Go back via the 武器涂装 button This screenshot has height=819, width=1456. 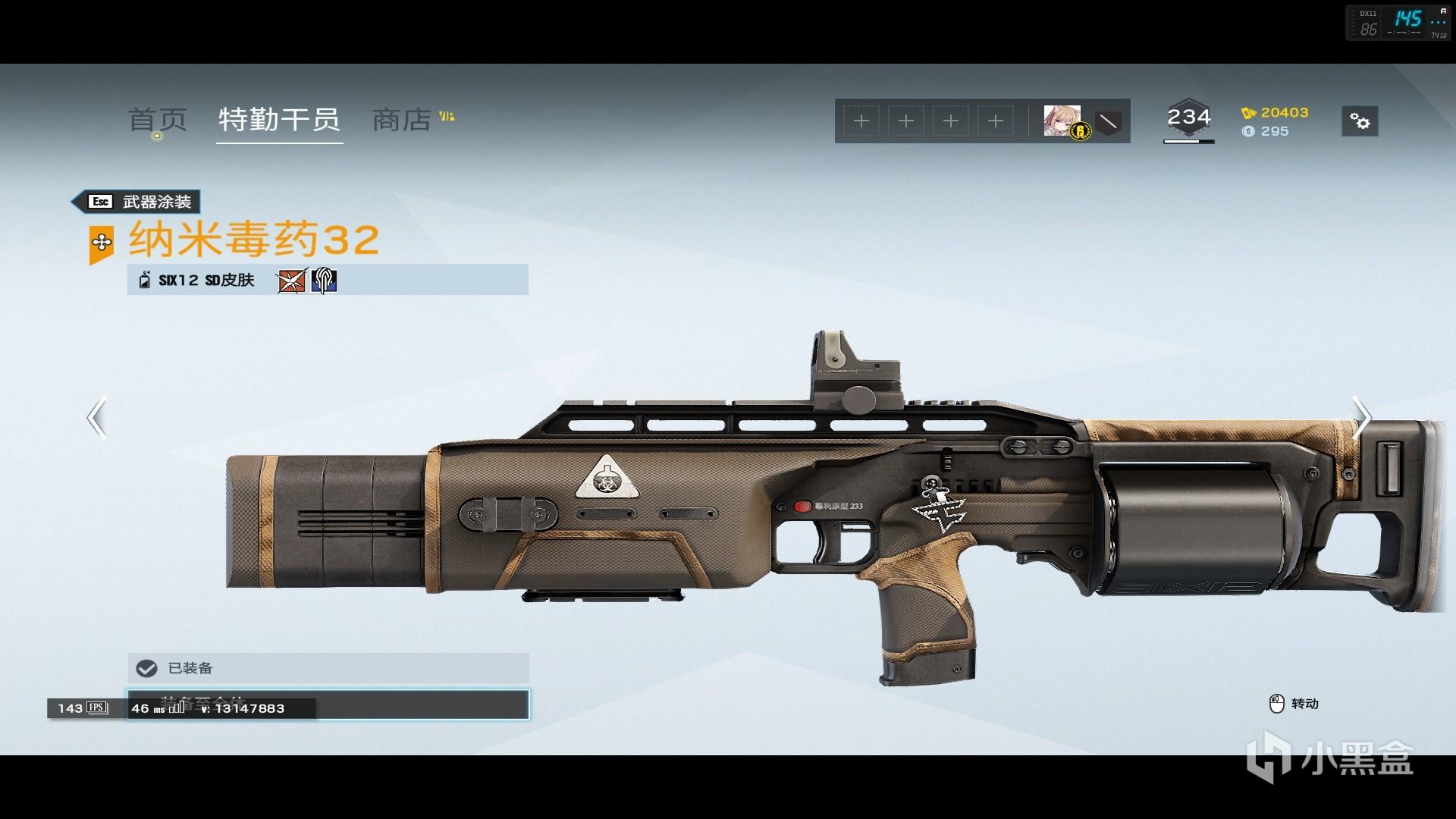coord(136,202)
